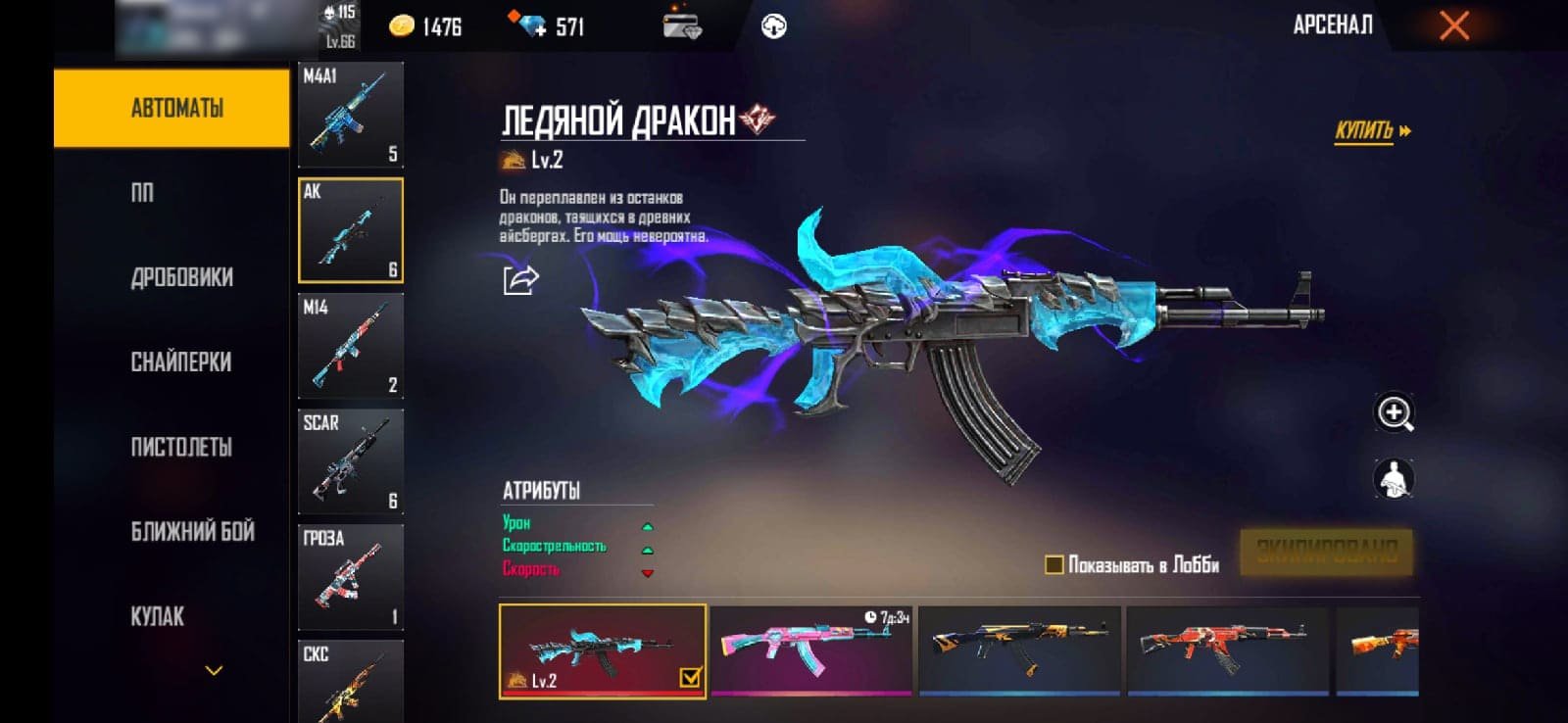
Task: Click the magnifier zoom icon
Action: click(x=1394, y=413)
